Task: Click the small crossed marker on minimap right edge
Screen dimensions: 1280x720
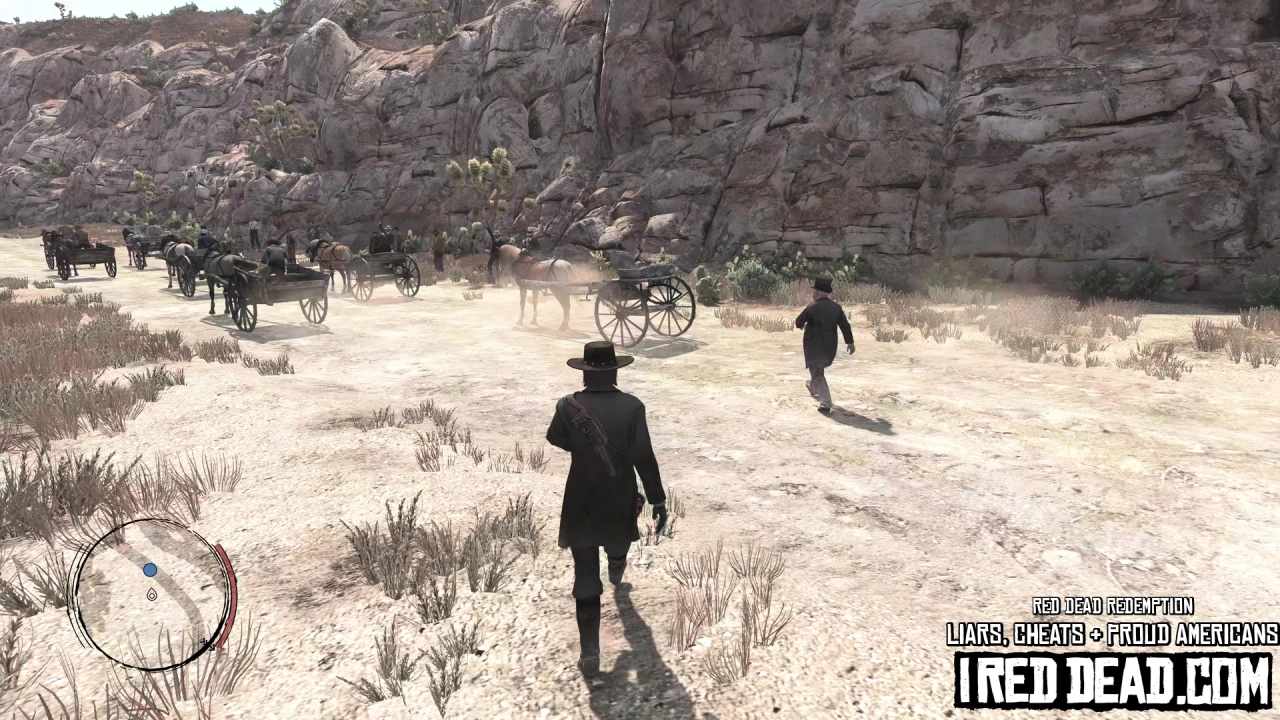Action: tap(207, 642)
